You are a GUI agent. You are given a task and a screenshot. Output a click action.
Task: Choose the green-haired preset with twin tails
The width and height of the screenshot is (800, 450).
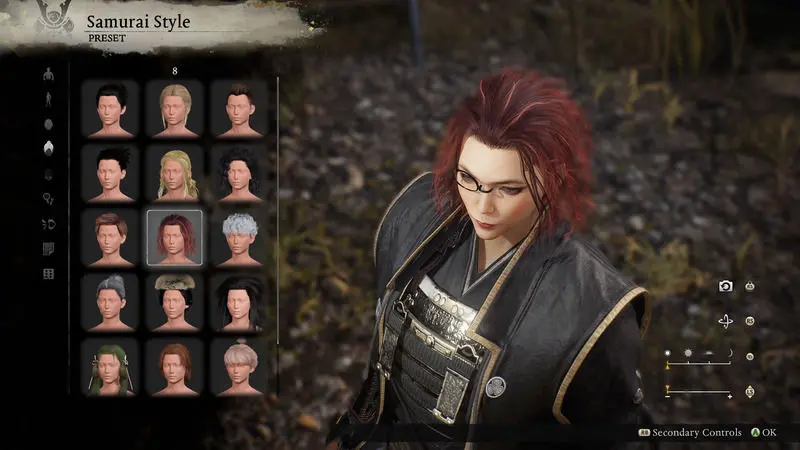tap(110, 367)
